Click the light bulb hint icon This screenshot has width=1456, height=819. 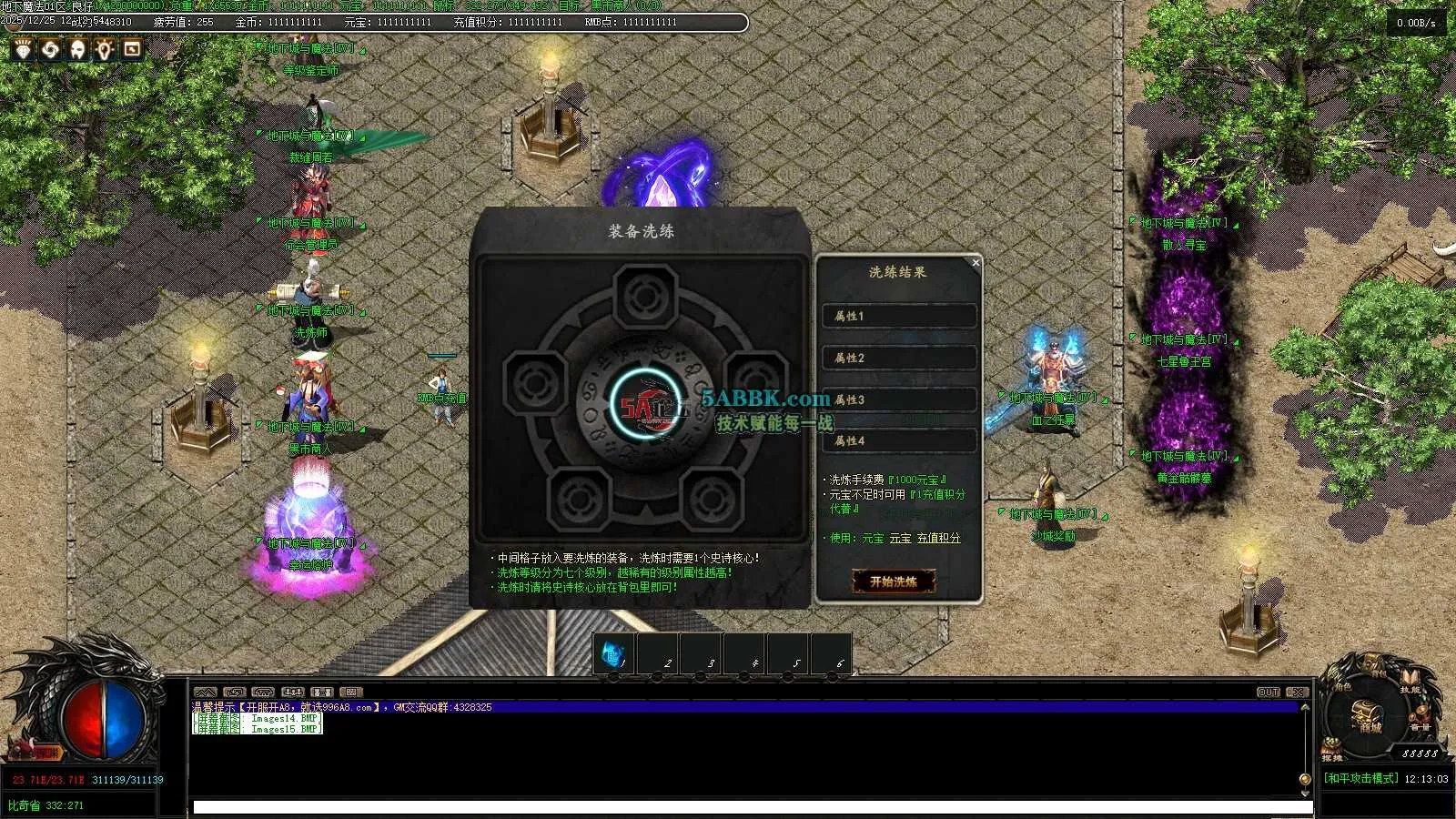pos(105,49)
